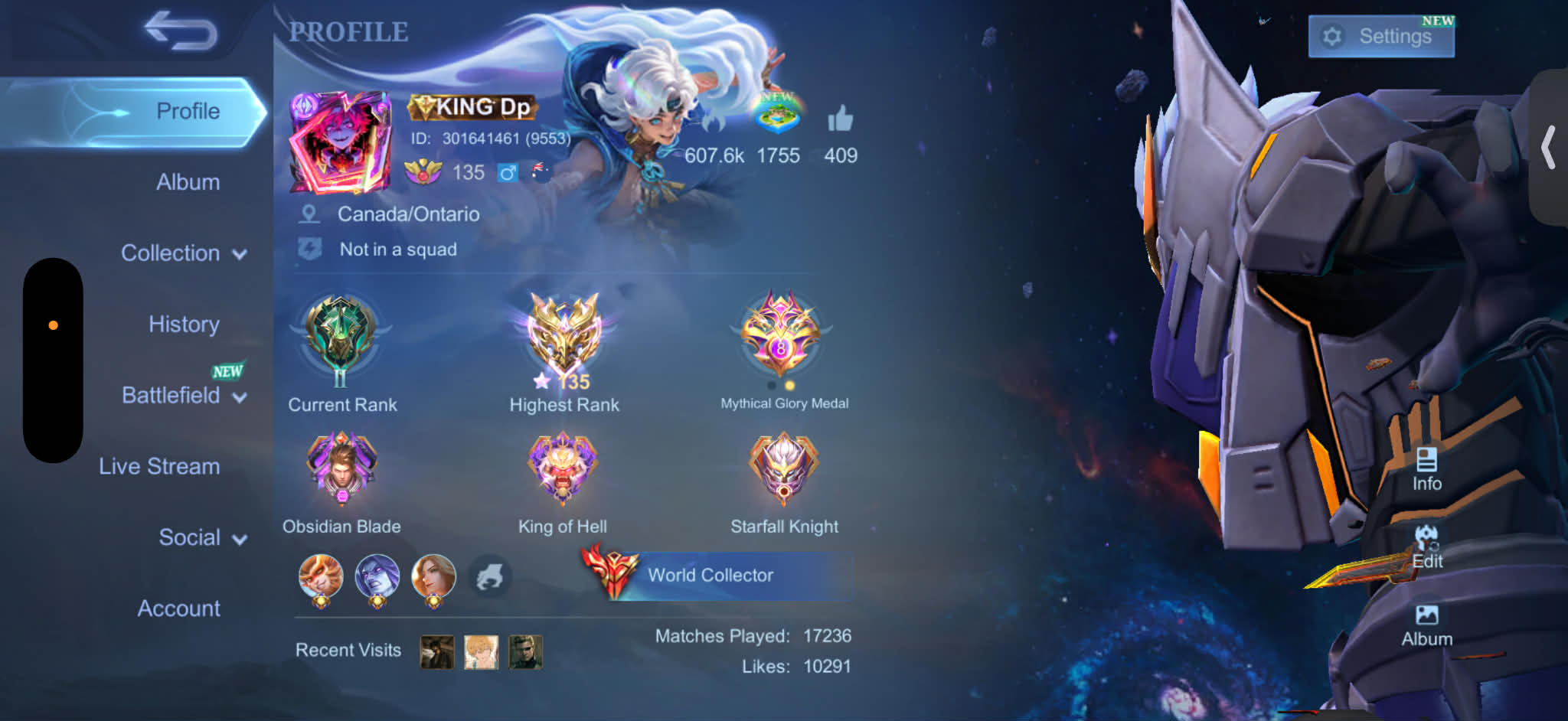Switch to the Album tab in sidebar
The width and height of the screenshot is (1568, 721).
point(188,182)
